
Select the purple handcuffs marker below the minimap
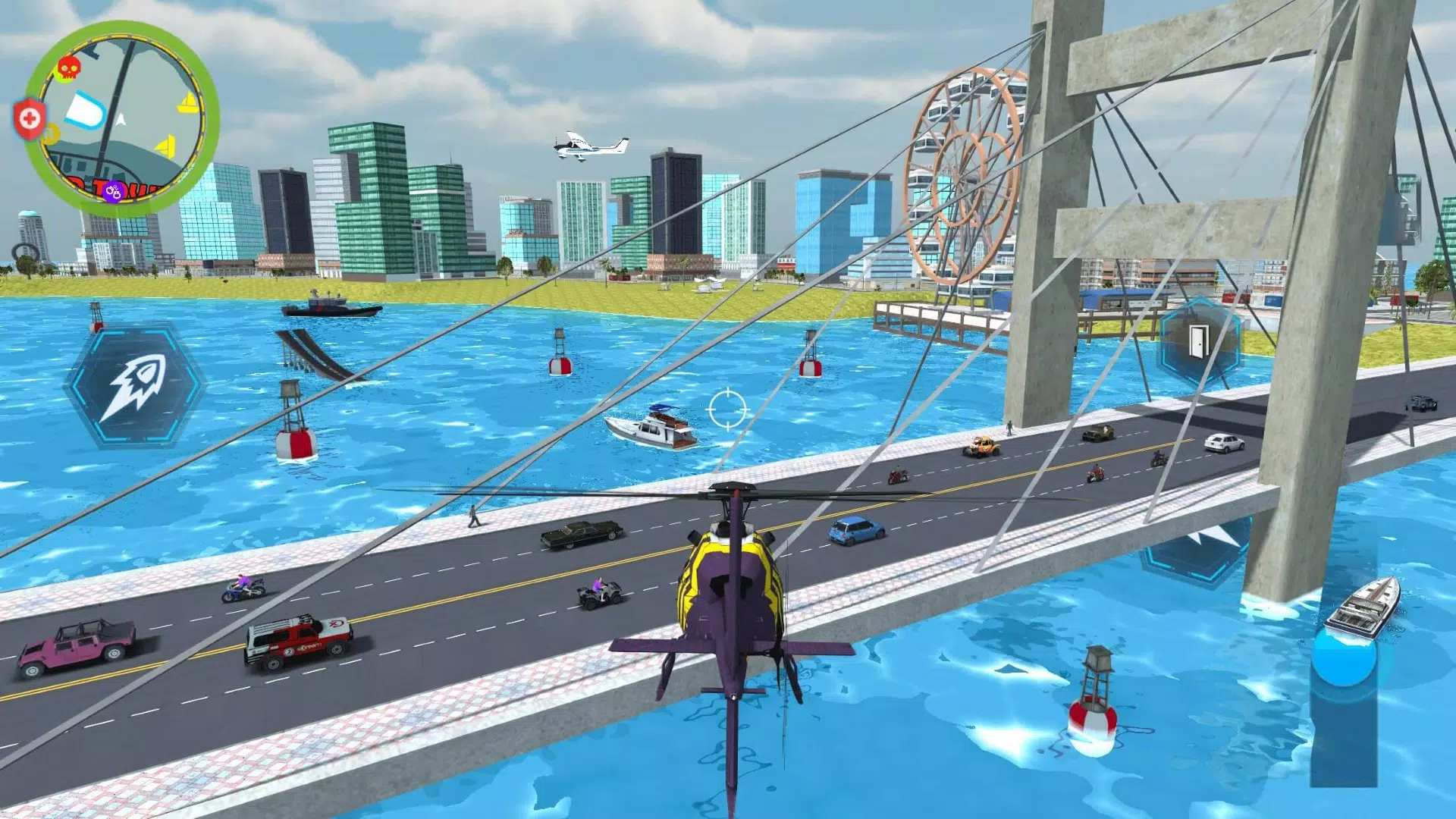[x=114, y=190]
